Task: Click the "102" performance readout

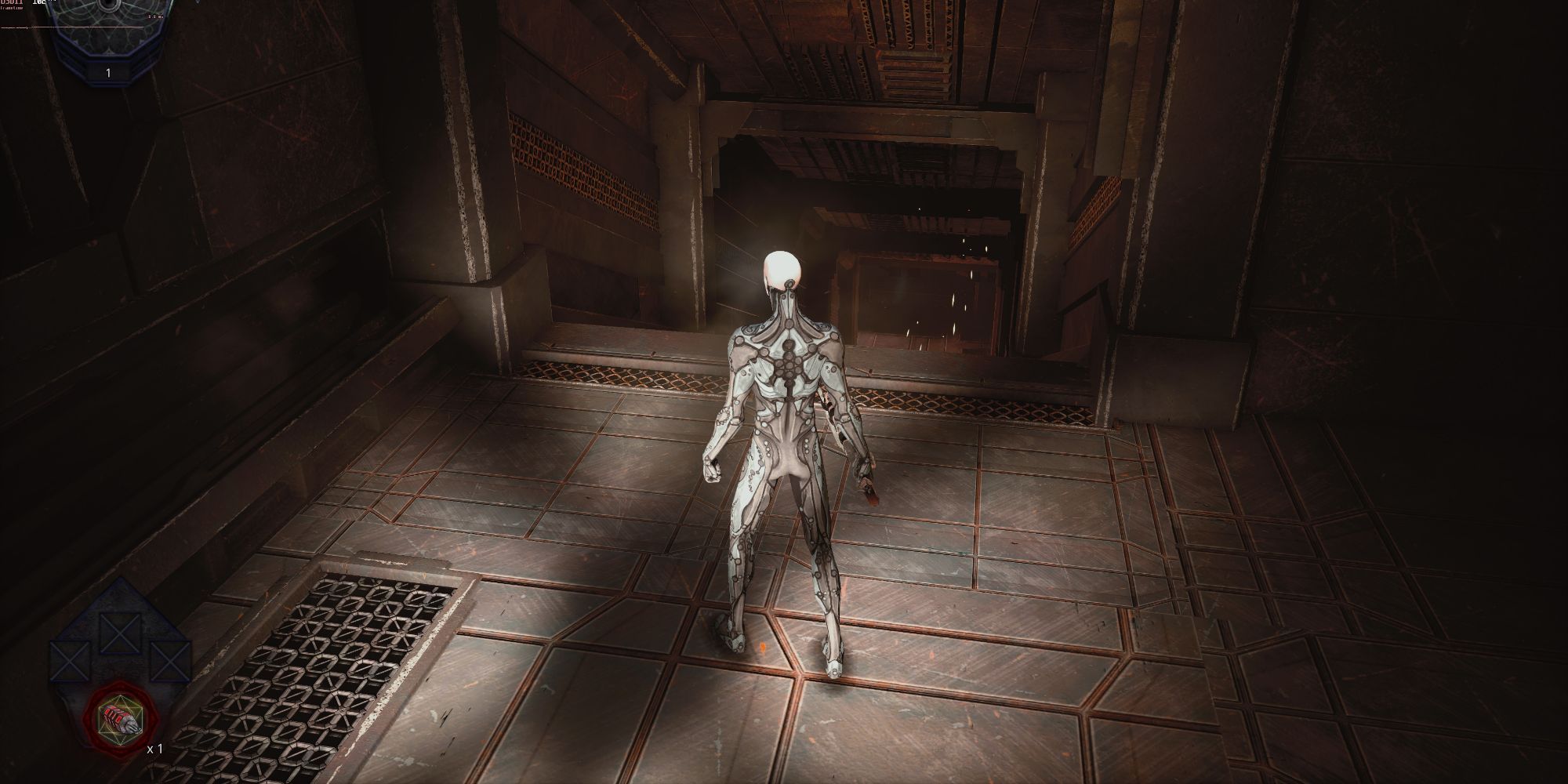Action: [x=39, y=3]
